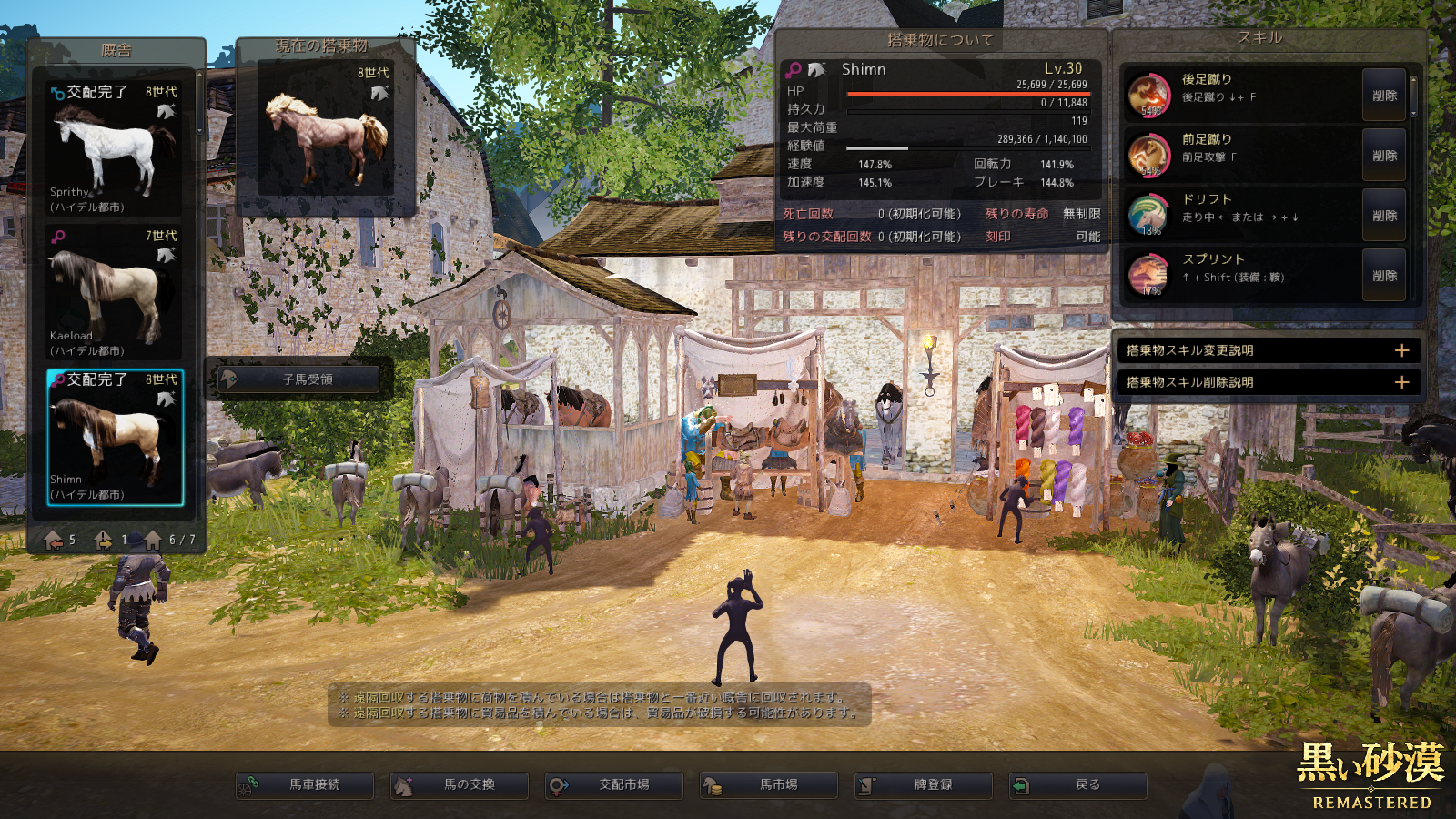Go to the 交配市場 breeding market
Viewport: 1456px width, 819px height.
coord(614,785)
